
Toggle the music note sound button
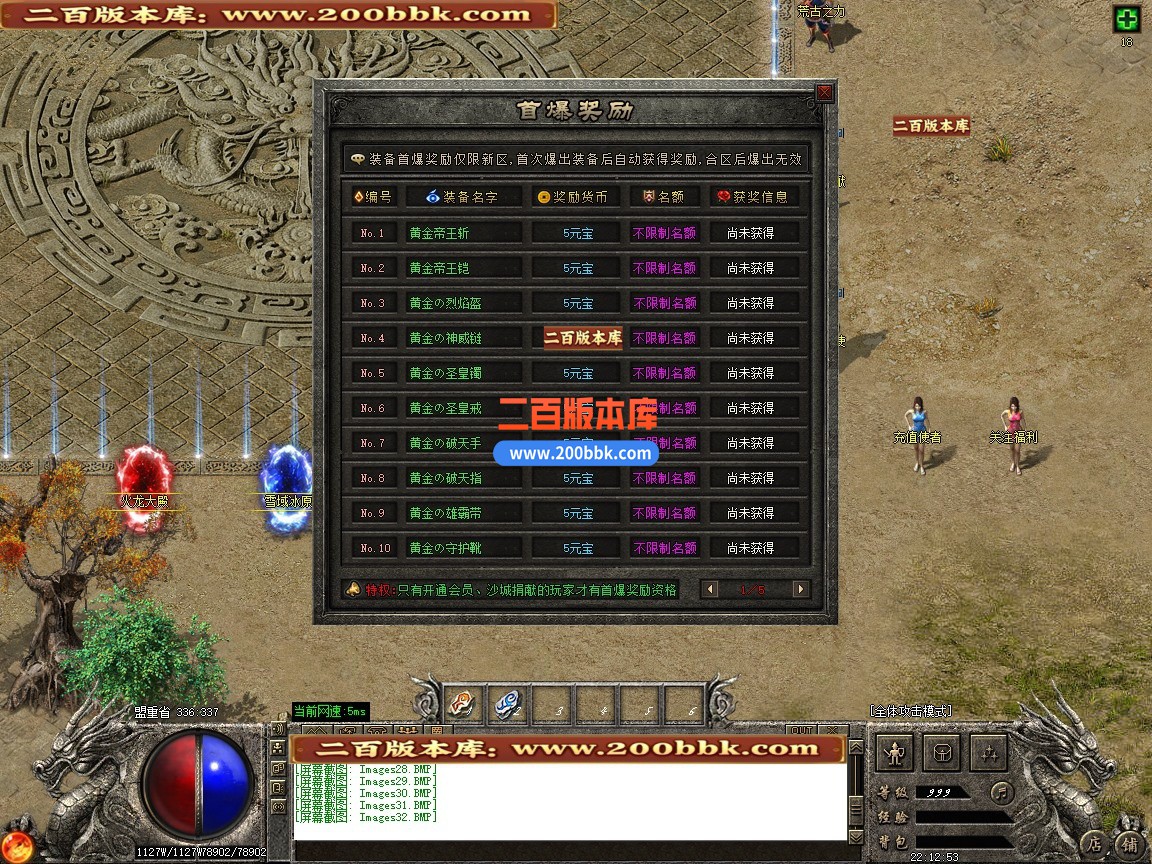pyautogui.click(x=1002, y=793)
